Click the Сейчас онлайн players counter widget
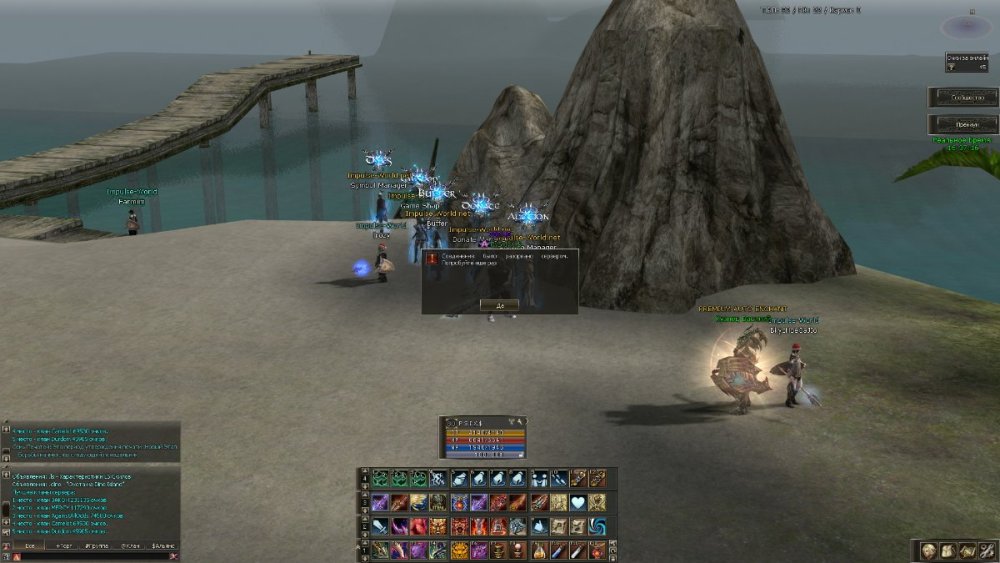The width and height of the screenshot is (1000, 563). point(966,61)
